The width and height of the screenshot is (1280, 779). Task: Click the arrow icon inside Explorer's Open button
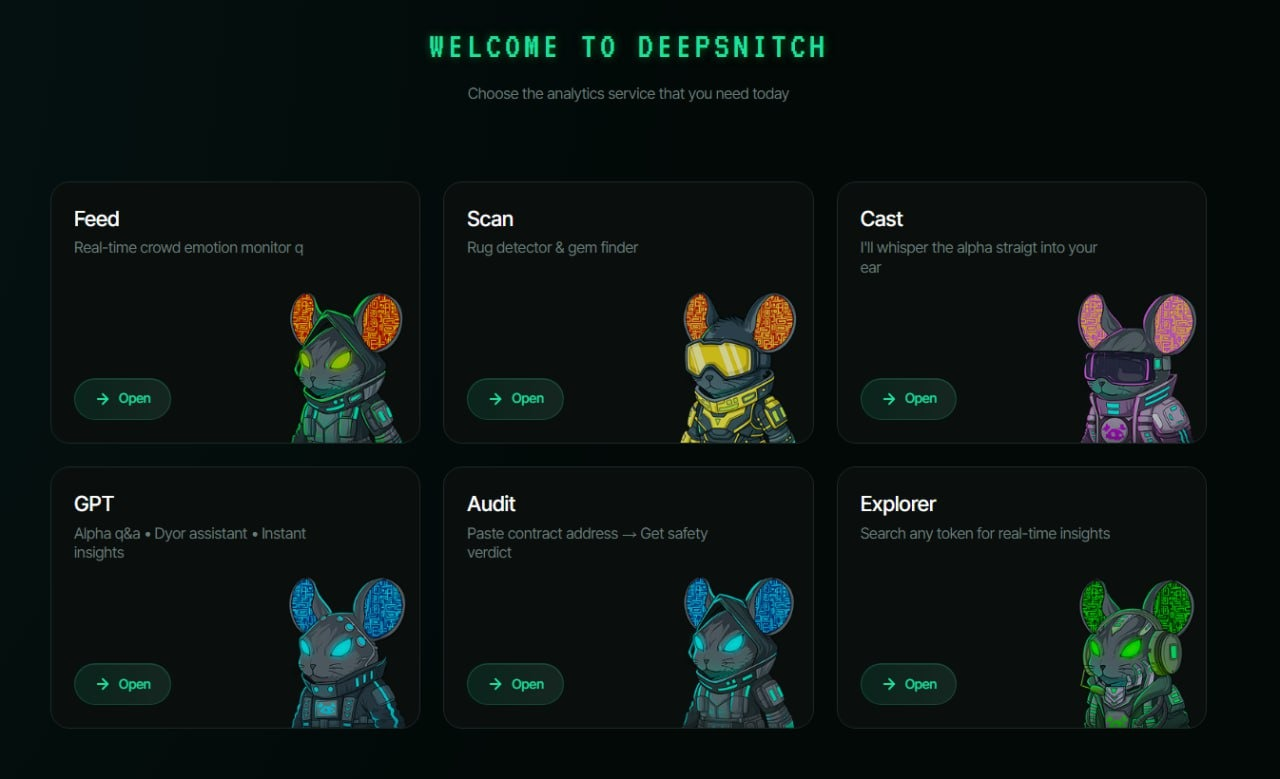tap(891, 684)
